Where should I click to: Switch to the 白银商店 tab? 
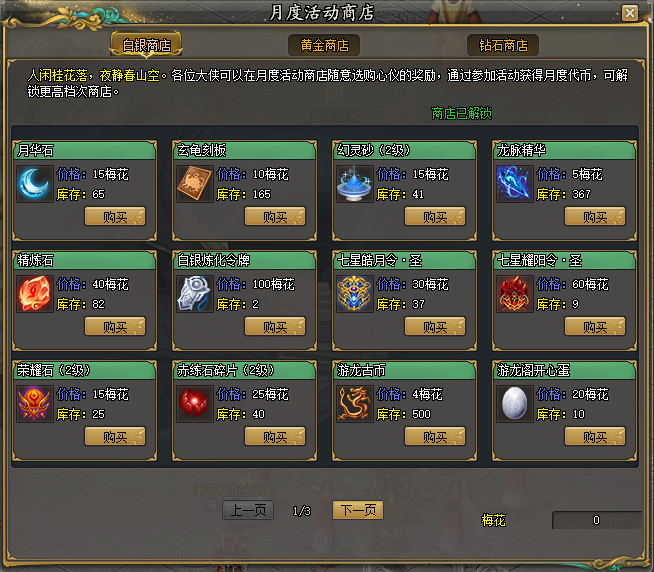point(146,45)
